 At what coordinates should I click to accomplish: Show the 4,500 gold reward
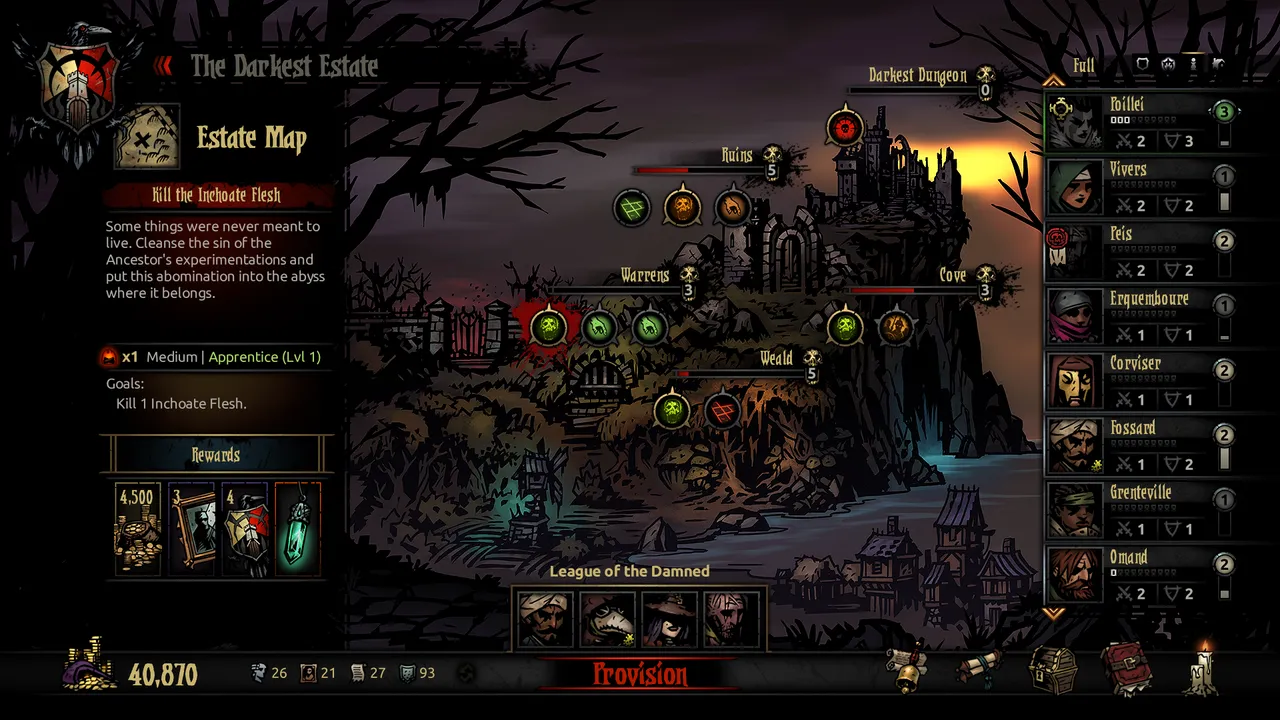138,528
